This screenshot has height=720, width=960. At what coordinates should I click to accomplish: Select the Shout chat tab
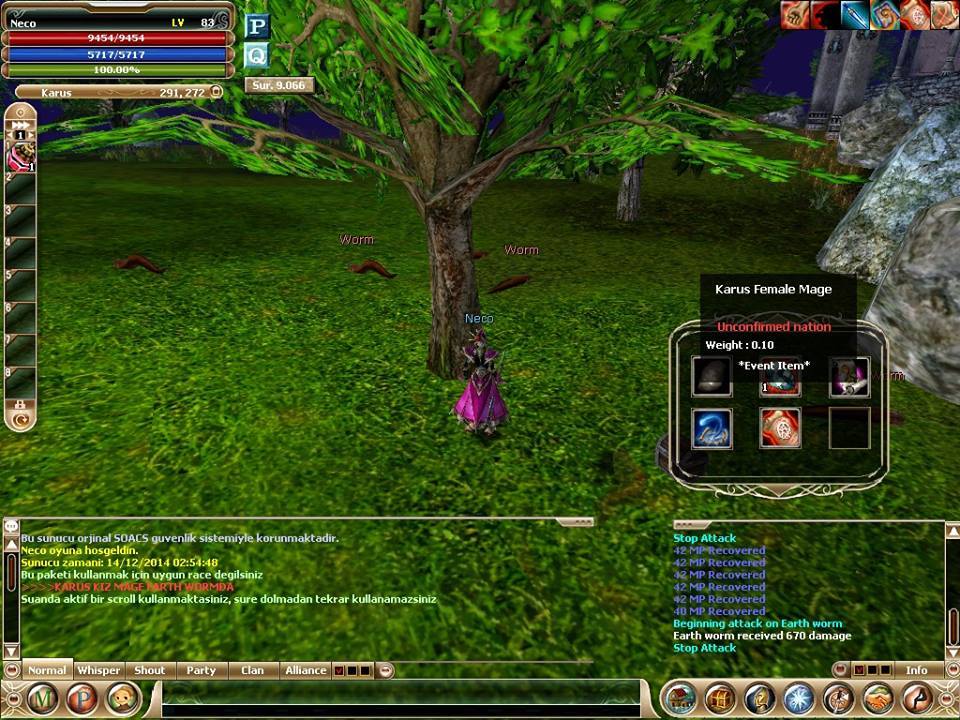pyautogui.click(x=150, y=670)
